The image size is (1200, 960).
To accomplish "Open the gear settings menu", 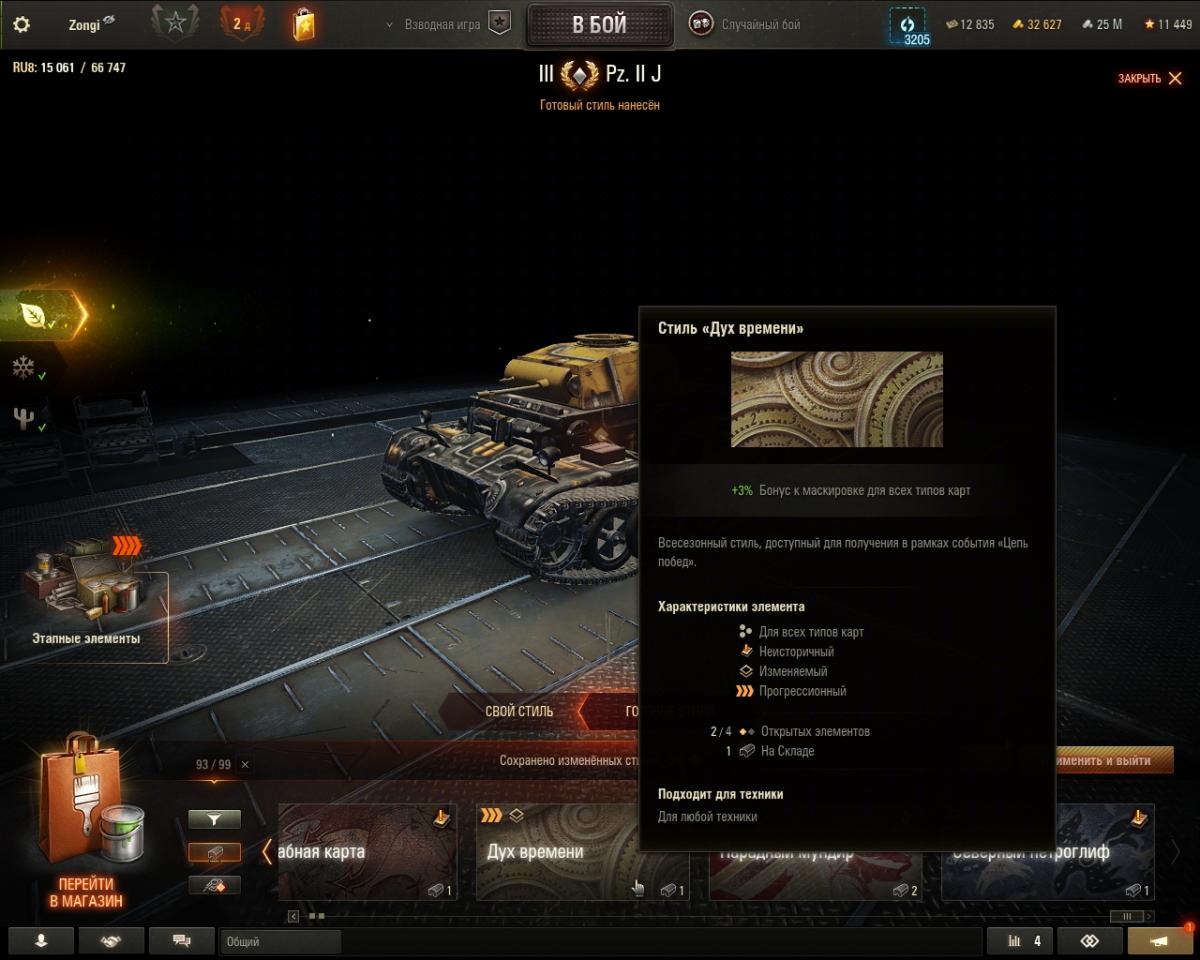I will [x=21, y=24].
